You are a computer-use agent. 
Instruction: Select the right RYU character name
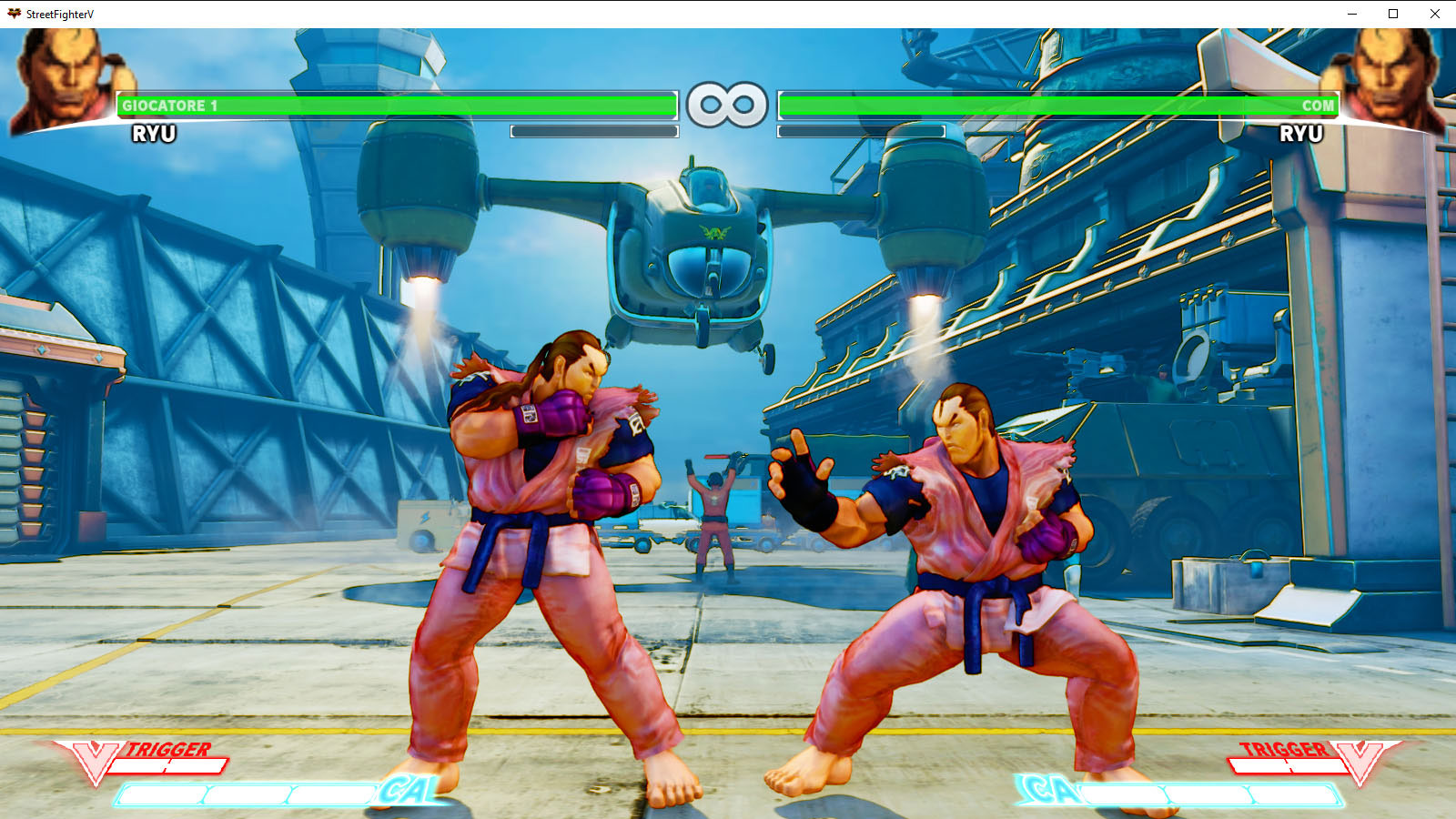(1303, 133)
